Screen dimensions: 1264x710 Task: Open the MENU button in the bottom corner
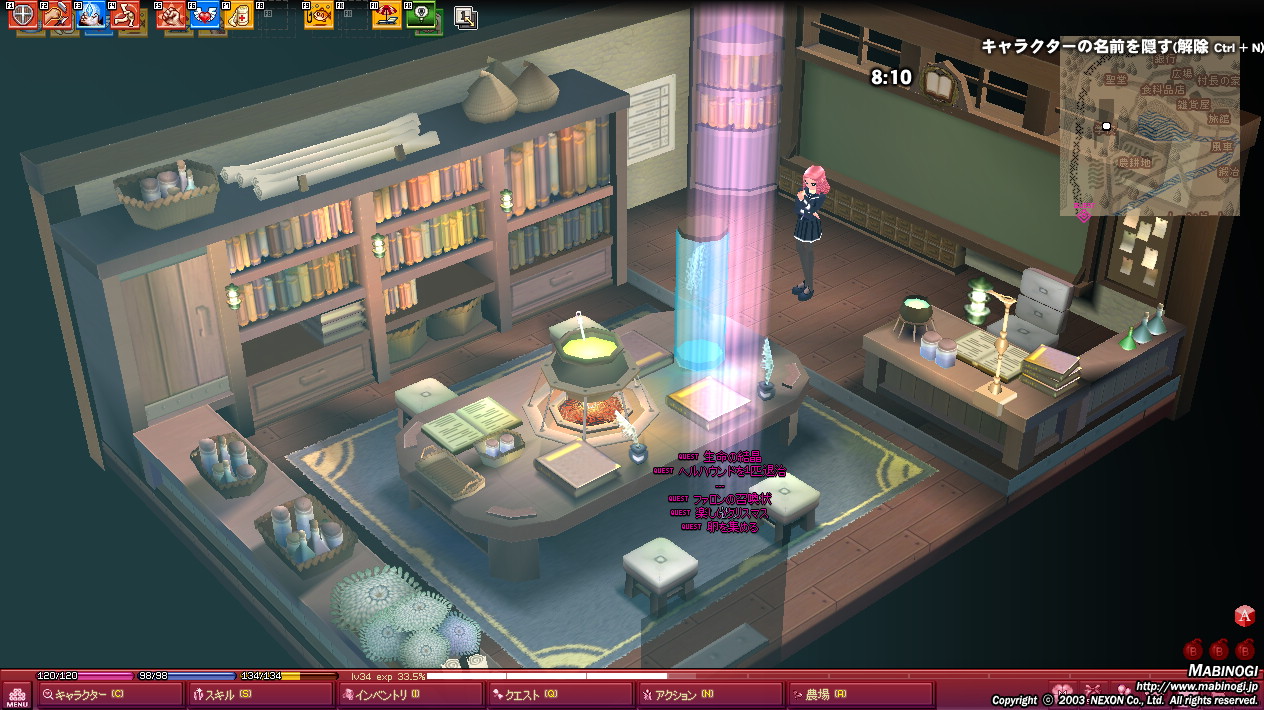tap(17, 695)
